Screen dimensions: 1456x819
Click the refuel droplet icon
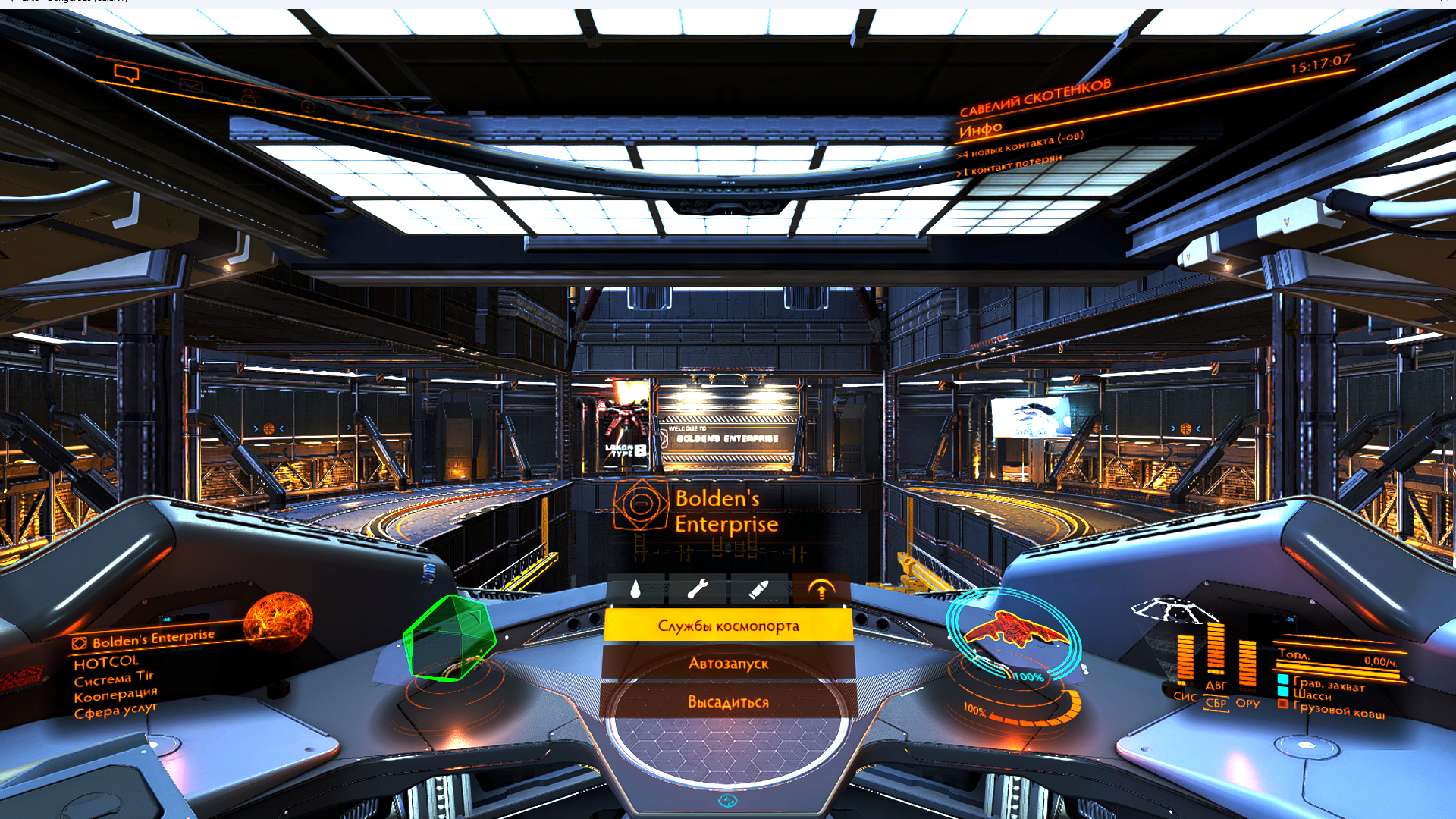tap(635, 589)
